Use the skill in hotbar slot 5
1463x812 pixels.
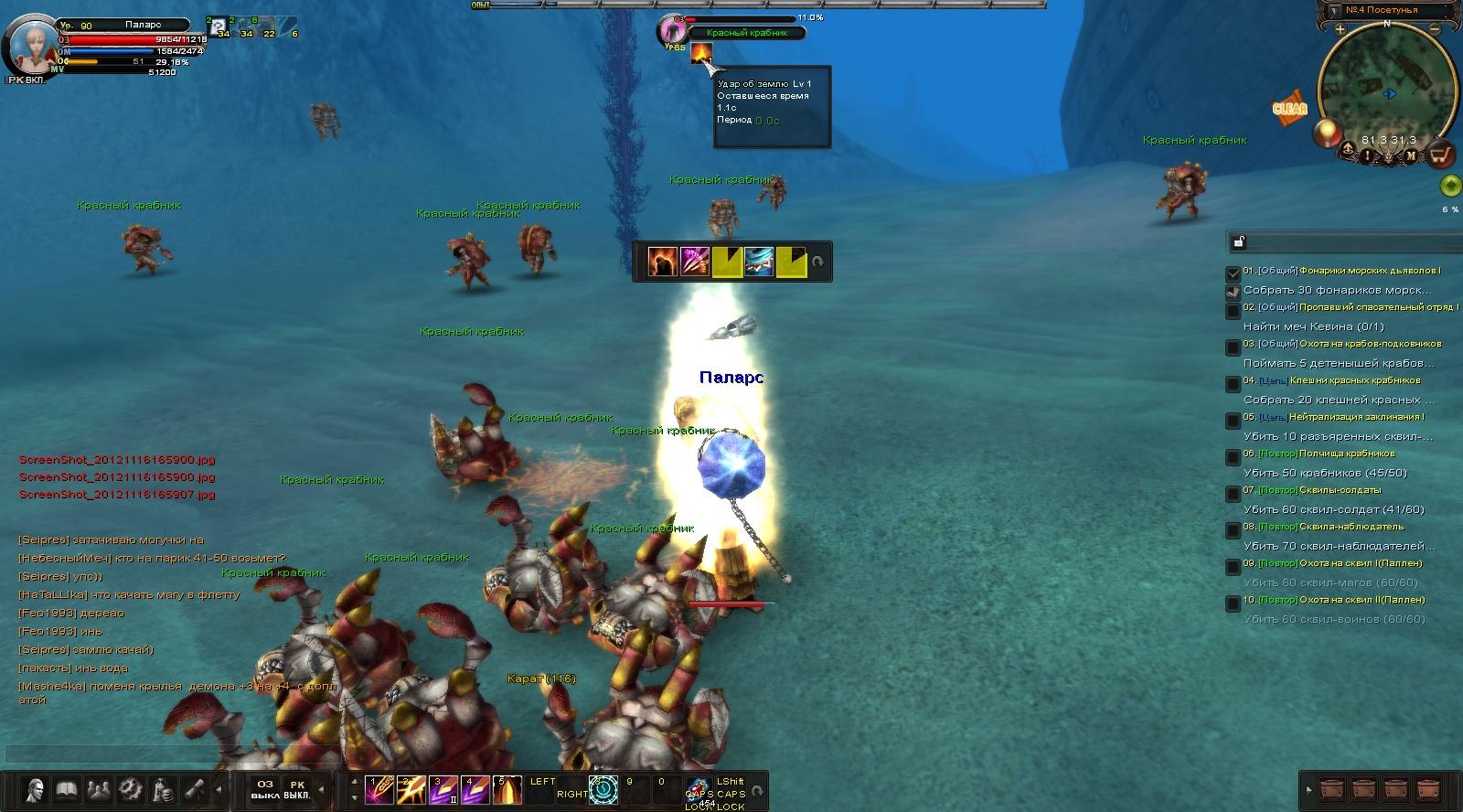[x=507, y=790]
